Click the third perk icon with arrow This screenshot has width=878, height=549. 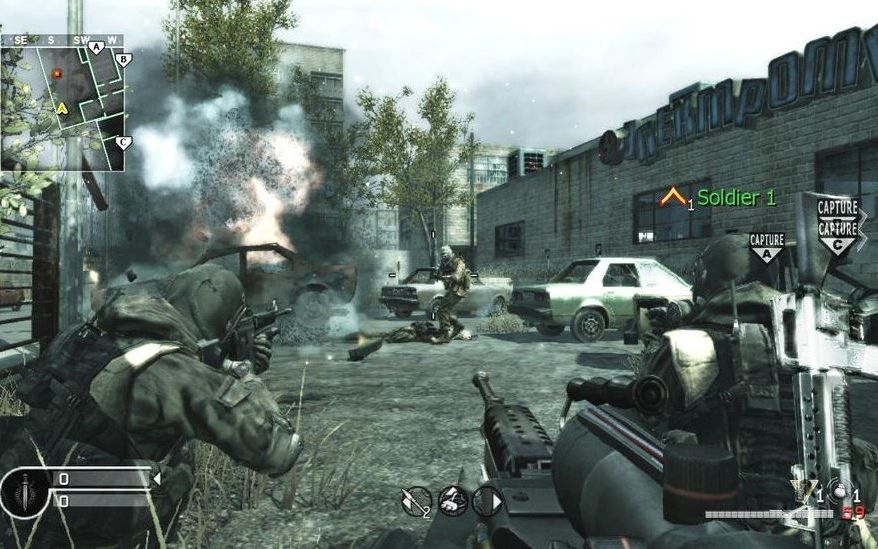pyautogui.click(x=487, y=500)
